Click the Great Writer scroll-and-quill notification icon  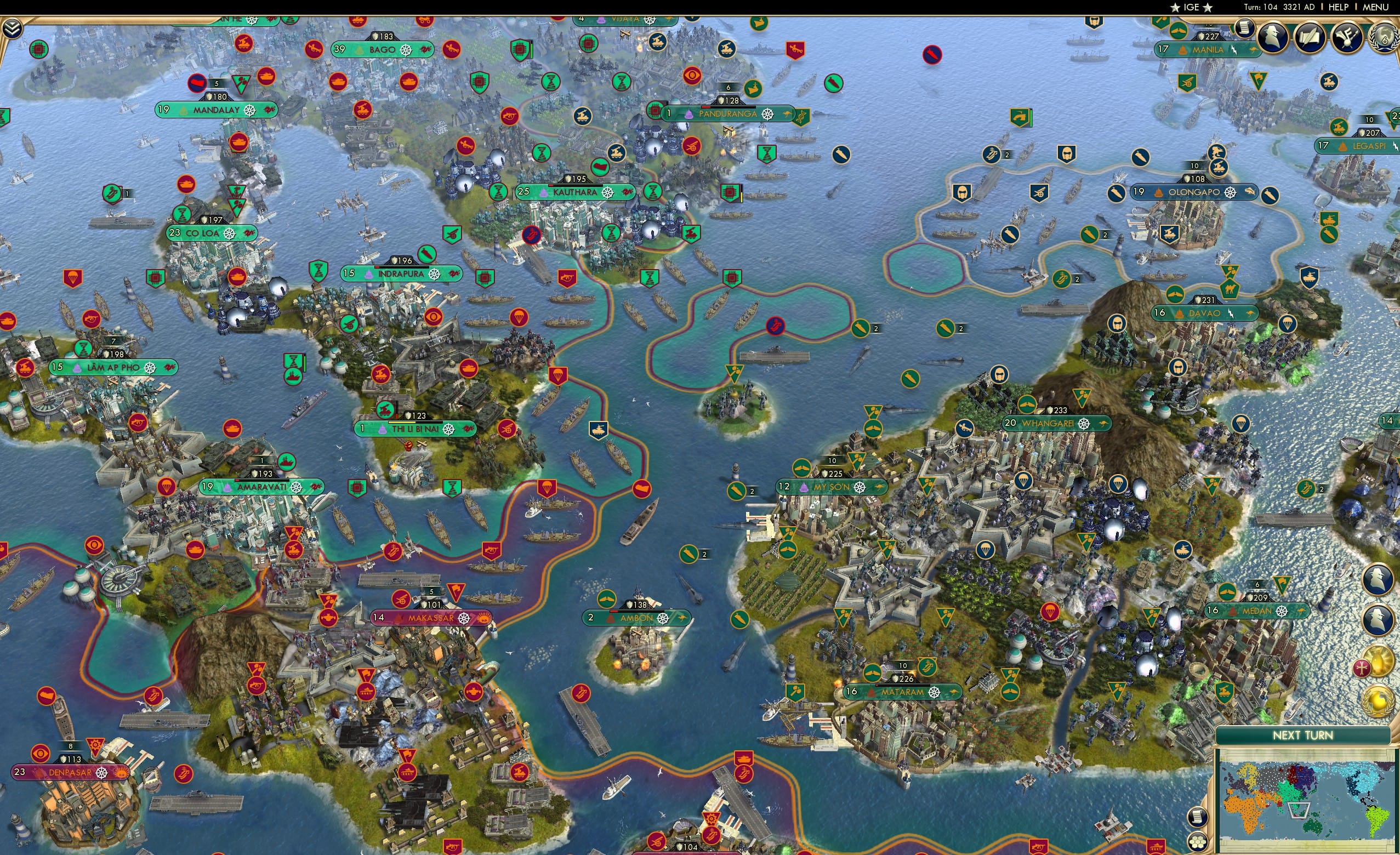[x=1309, y=38]
